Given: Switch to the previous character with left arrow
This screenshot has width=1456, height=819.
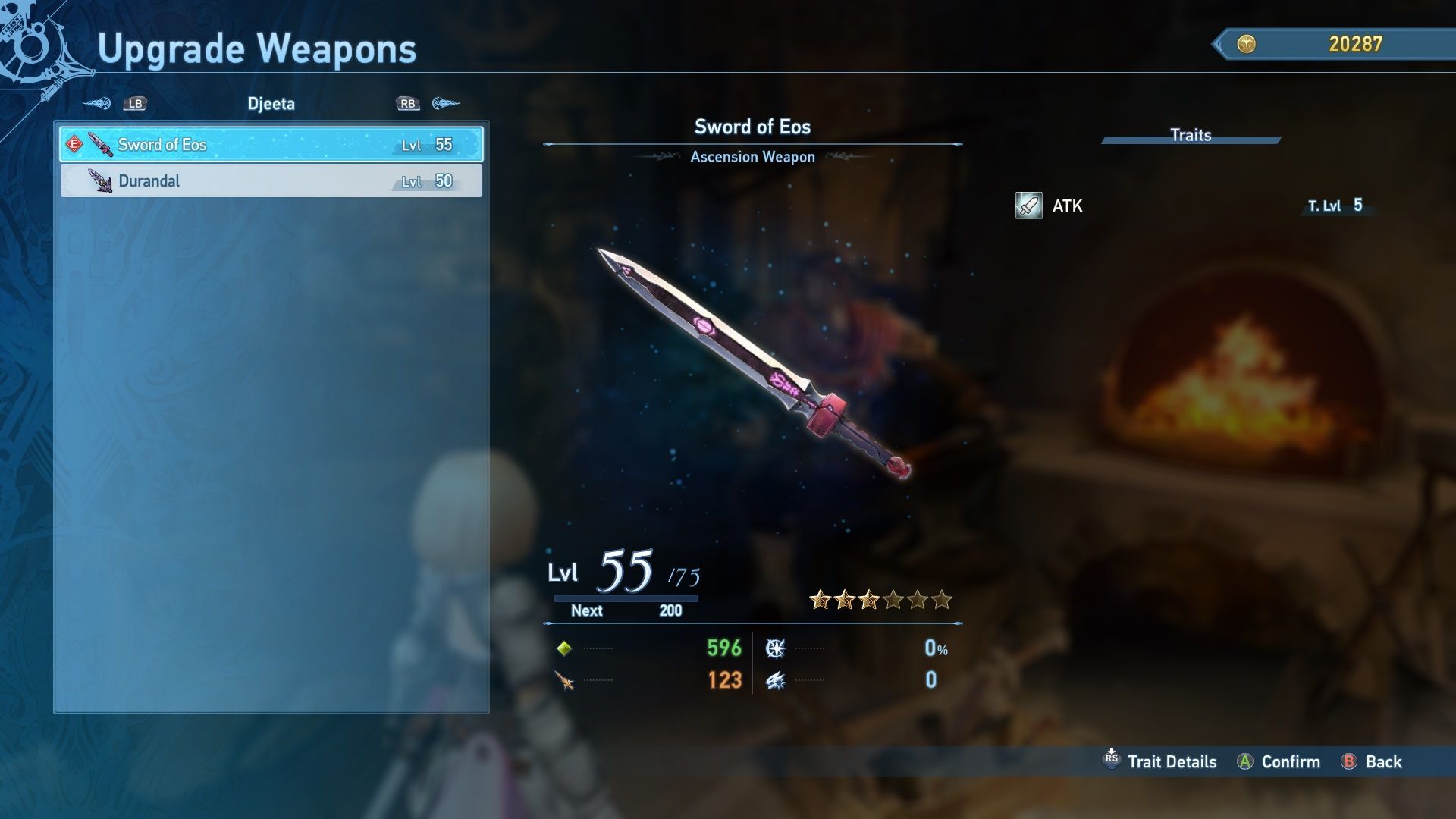Looking at the screenshot, I should (x=97, y=104).
